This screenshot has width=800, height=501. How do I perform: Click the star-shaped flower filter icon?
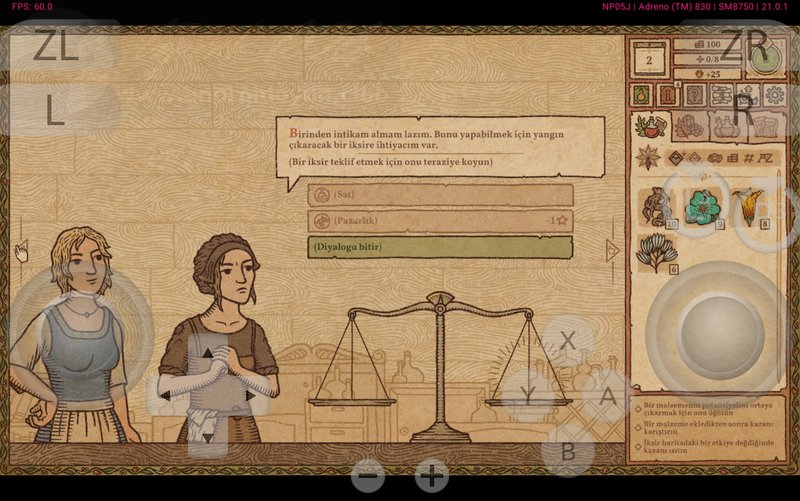pyautogui.click(x=649, y=158)
